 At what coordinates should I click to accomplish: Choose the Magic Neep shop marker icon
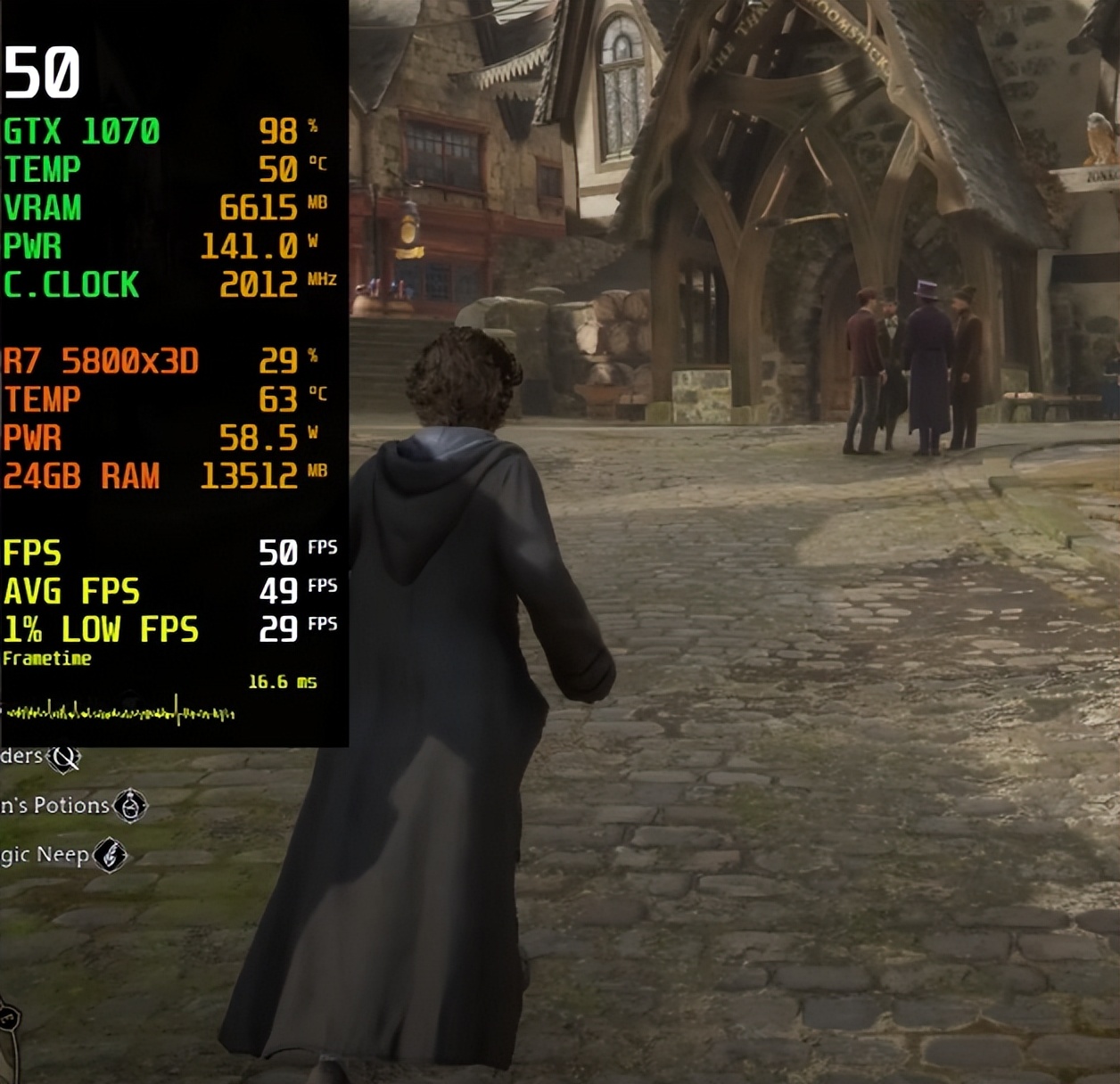coord(111,856)
